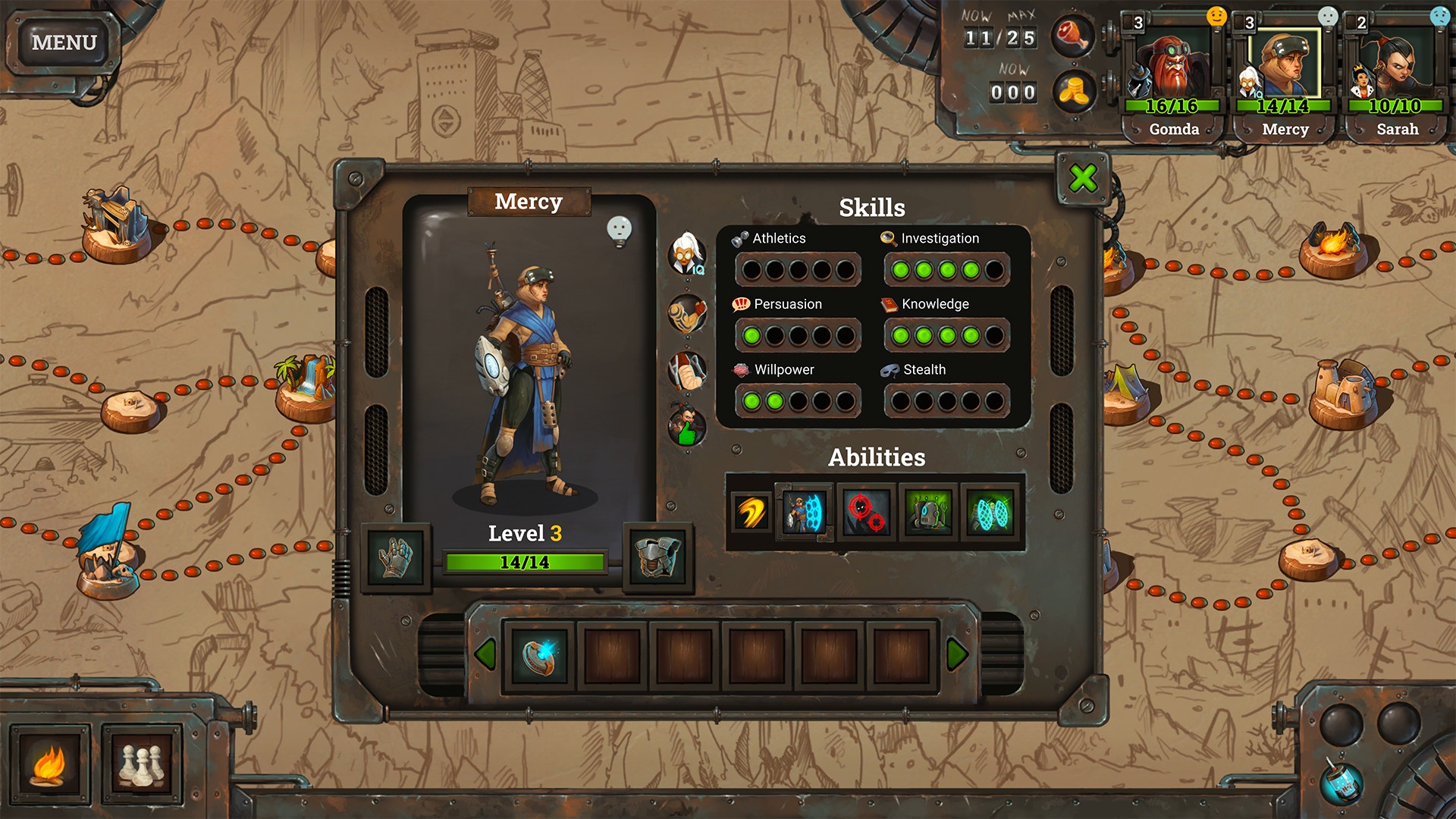Image resolution: width=1456 pixels, height=819 pixels.
Task: Select the red crosshair targets ability
Action: pos(866,513)
